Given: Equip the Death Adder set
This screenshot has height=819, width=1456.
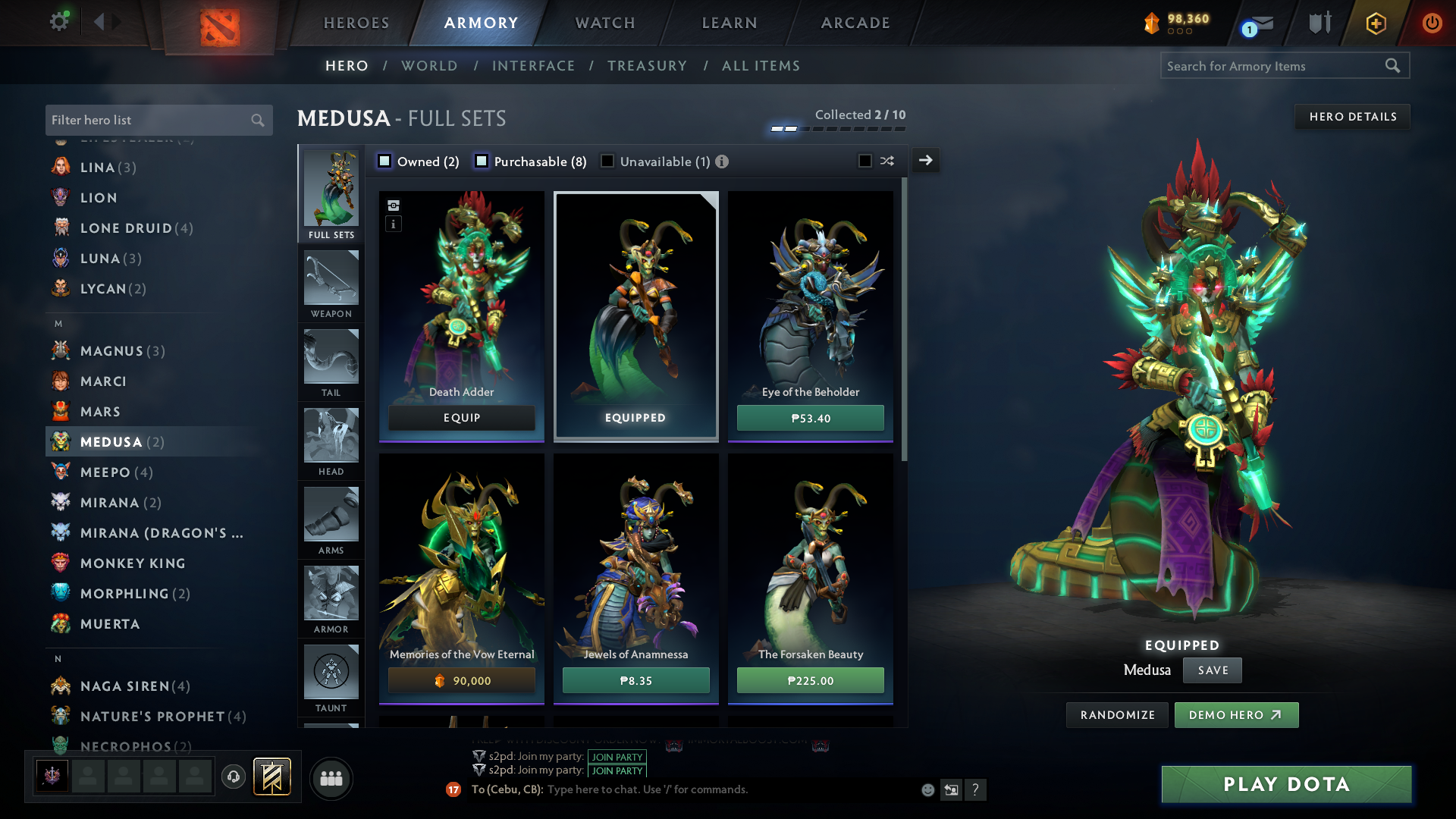Looking at the screenshot, I should [x=461, y=418].
